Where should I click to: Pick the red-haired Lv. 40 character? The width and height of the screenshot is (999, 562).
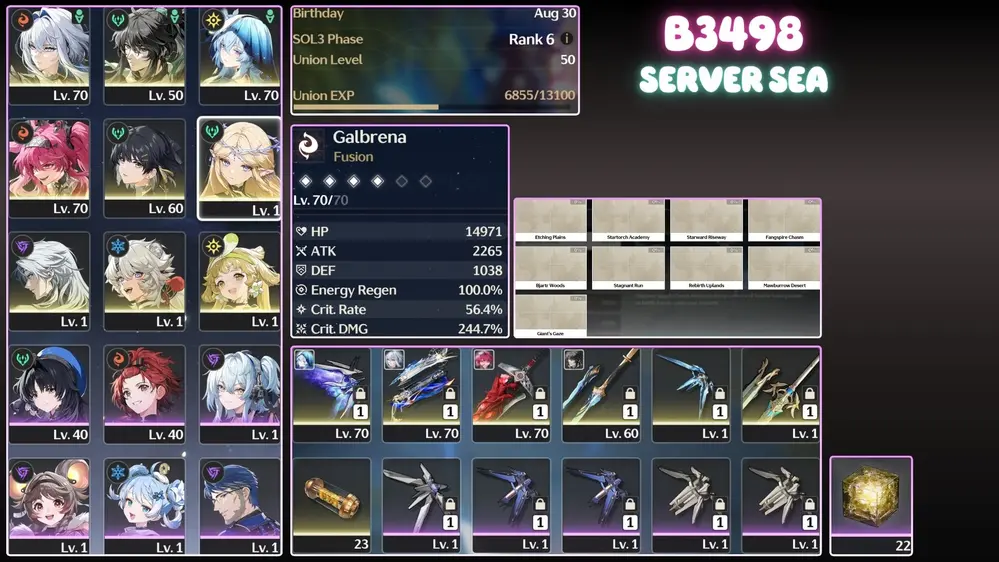[144, 393]
